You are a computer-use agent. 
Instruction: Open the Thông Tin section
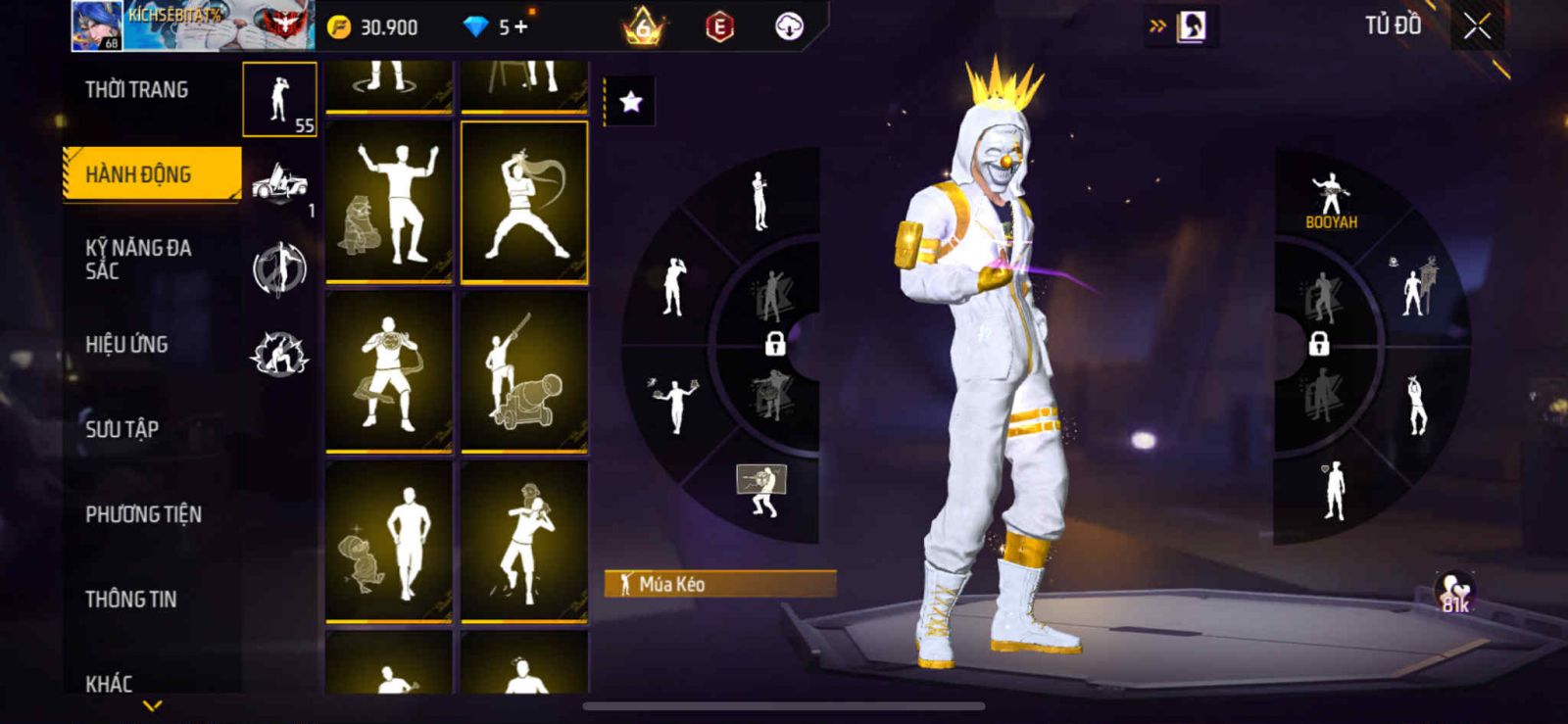coord(130,599)
